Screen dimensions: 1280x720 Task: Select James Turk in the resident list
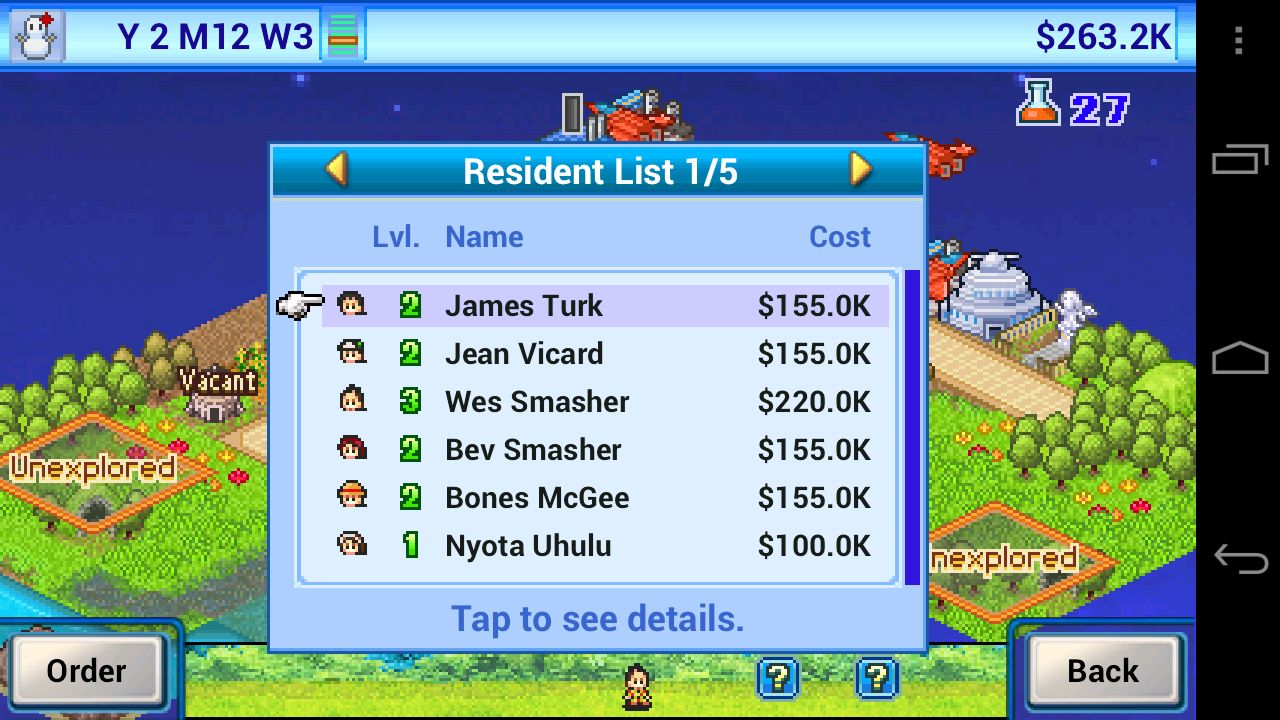tap(605, 306)
